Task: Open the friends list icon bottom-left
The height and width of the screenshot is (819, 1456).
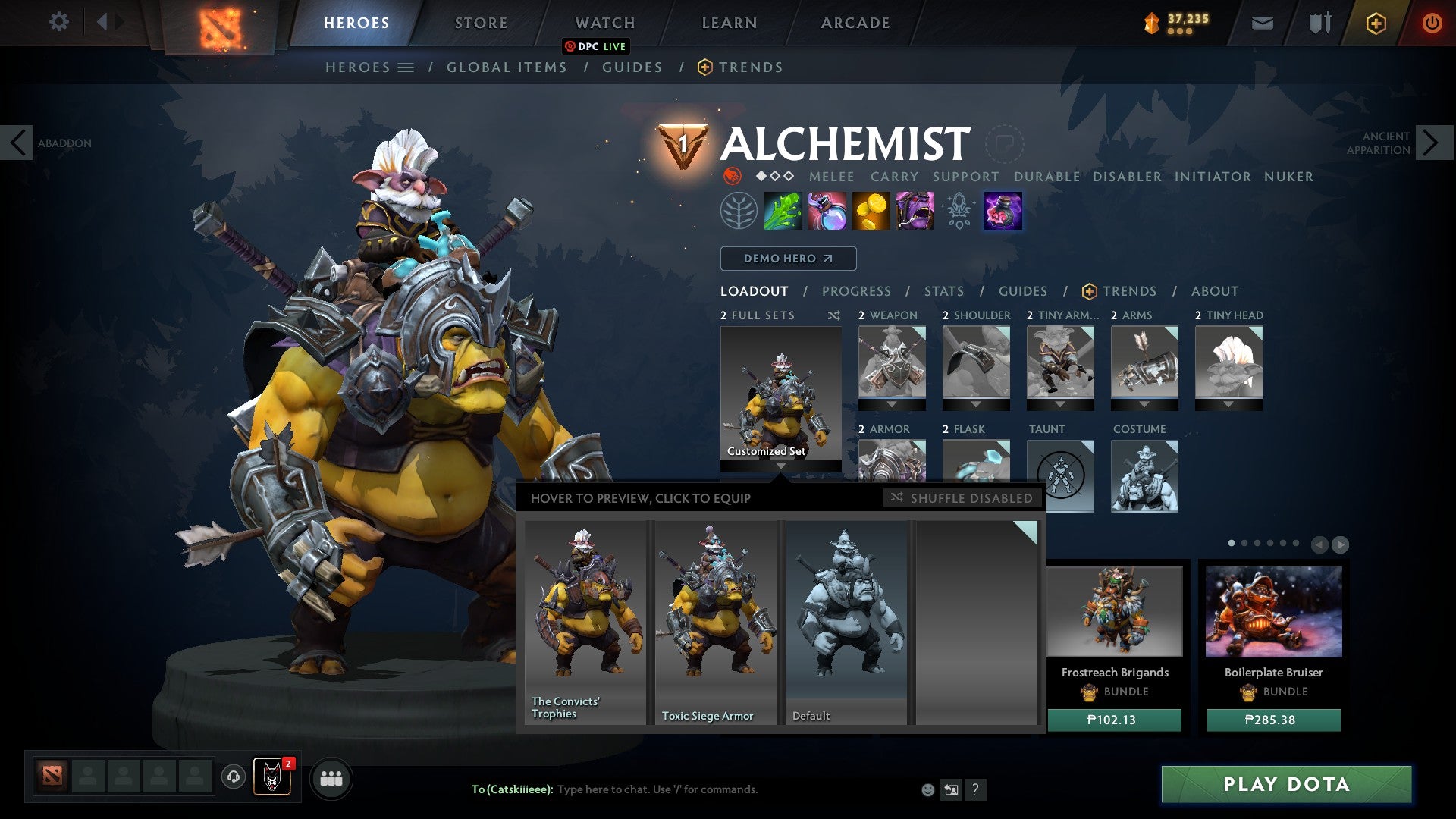Action: [331, 777]
